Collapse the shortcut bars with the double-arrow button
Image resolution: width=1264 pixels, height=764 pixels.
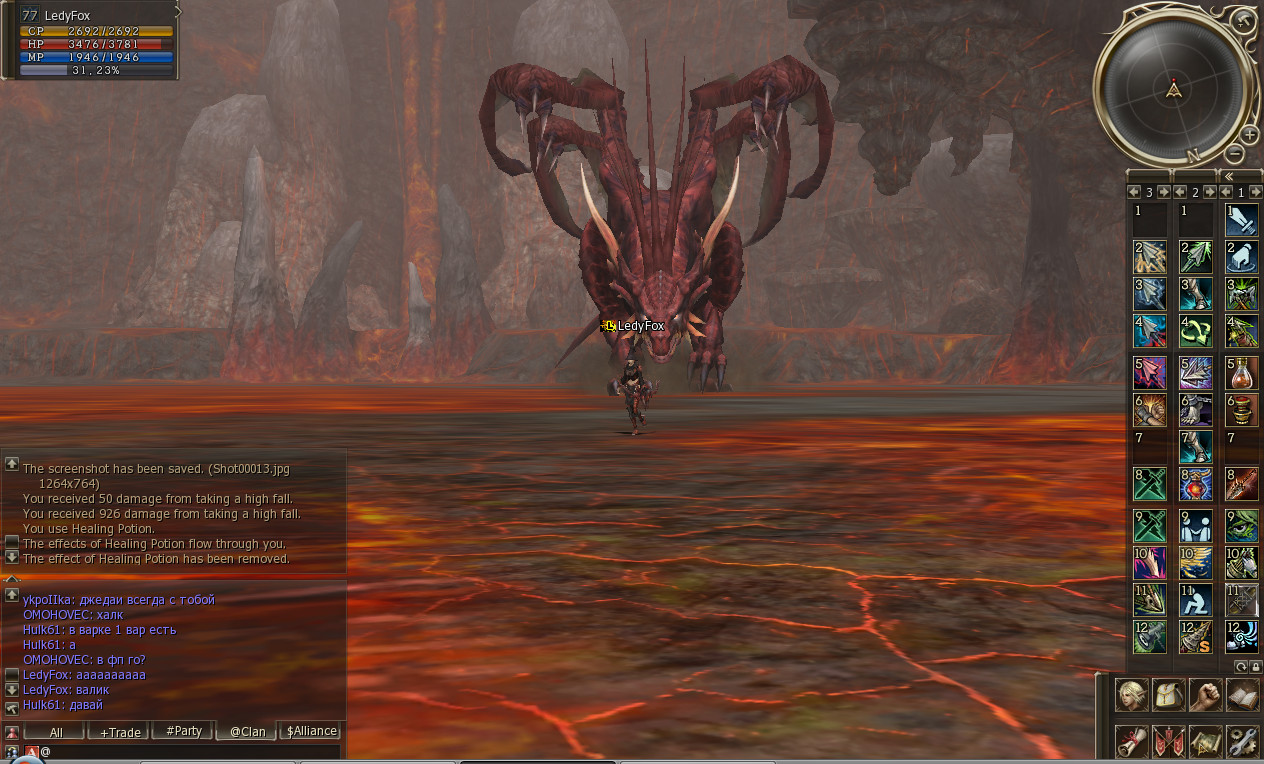(x=1229, y=176)
